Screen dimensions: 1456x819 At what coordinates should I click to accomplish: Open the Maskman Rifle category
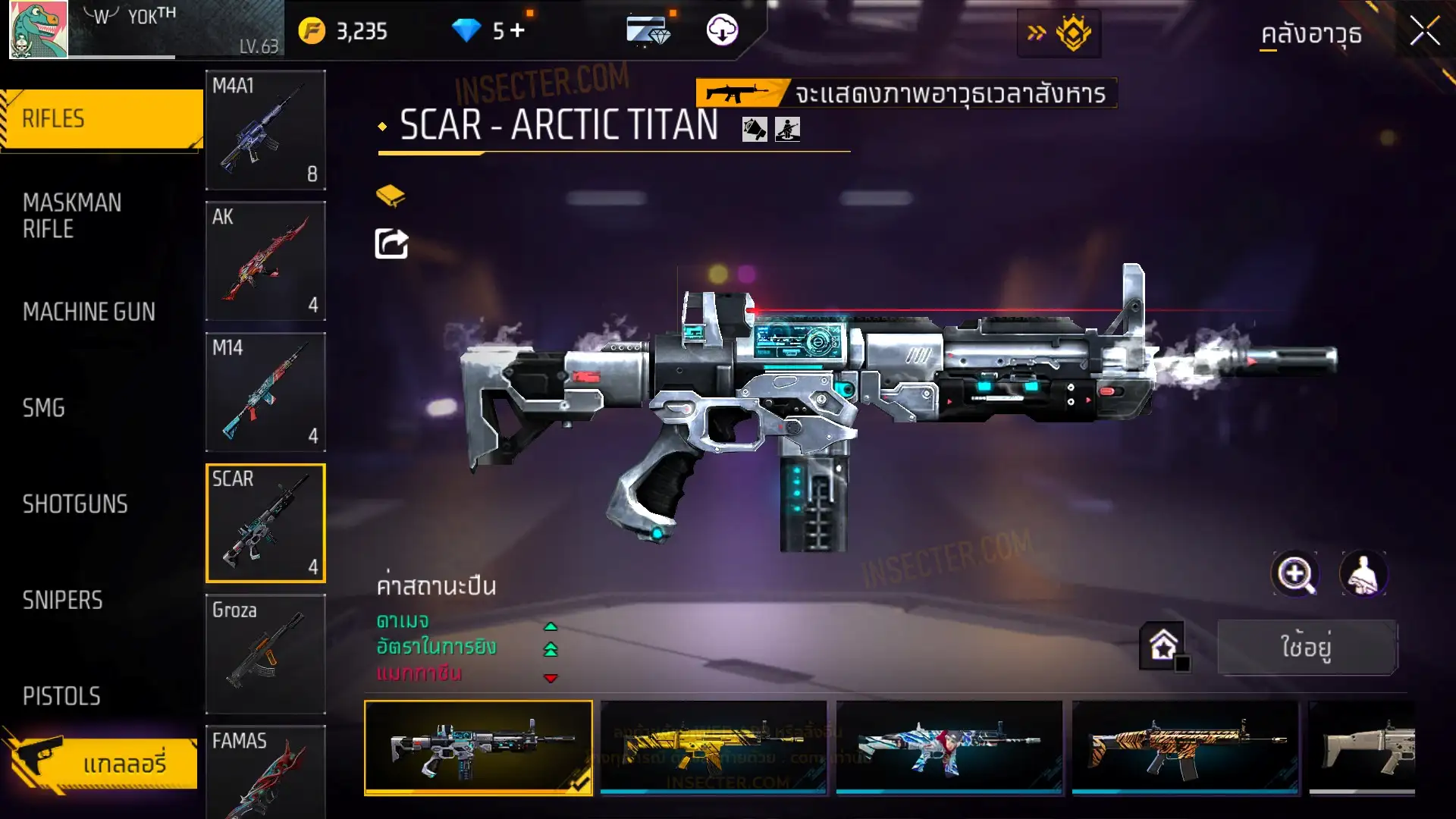pos(72,215)
